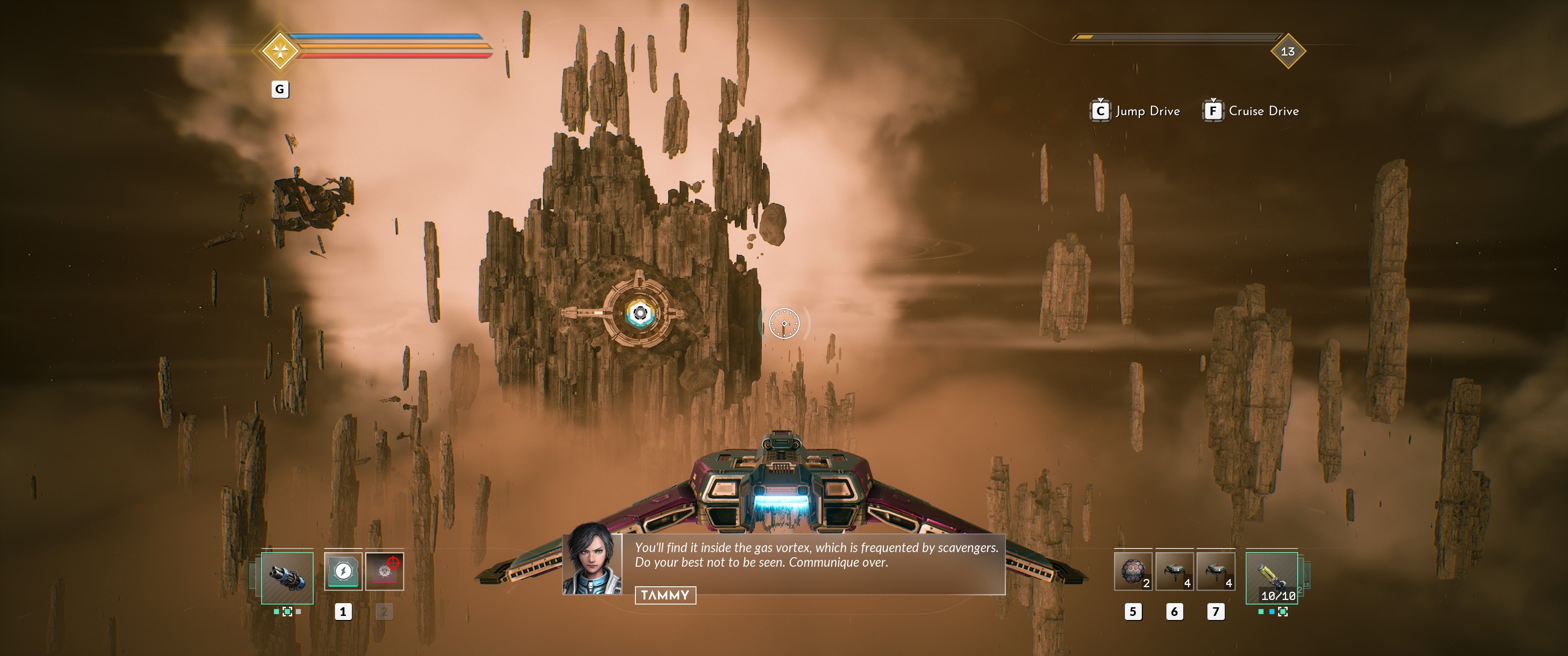The image size is (1568, 656).
Task: Activate the lightning bolt device ability
Action: 343,571
